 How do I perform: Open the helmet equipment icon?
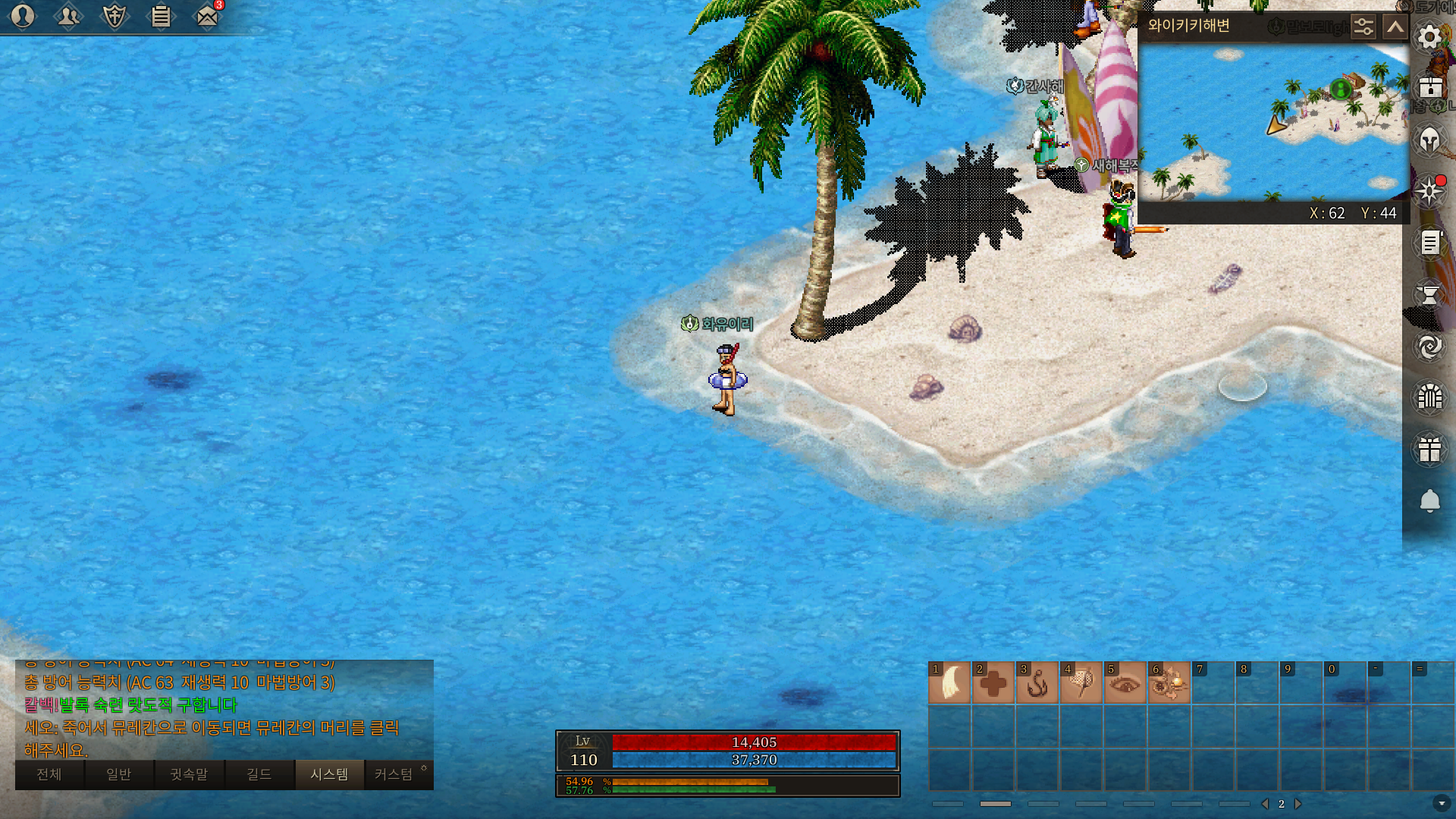[x=1429, y=140]
